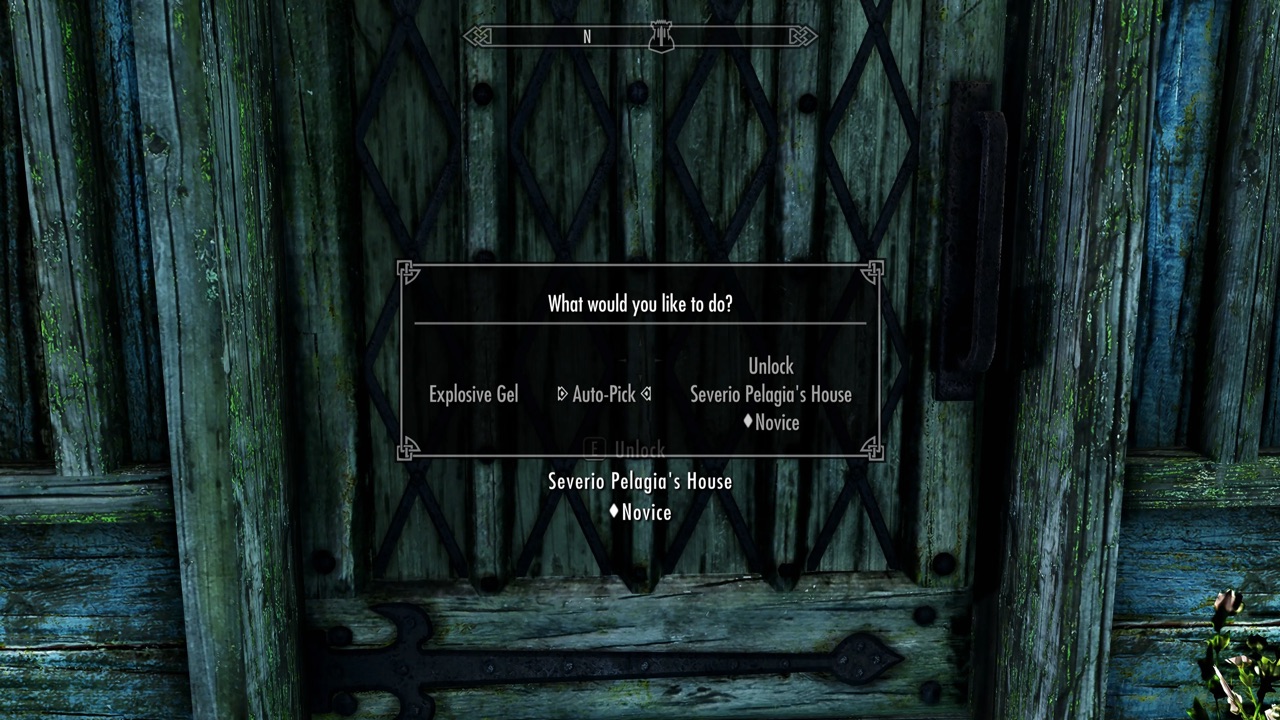Select the Auto-Pick choice in the dialog
The image size is (1280, 720).
point(604,394)
